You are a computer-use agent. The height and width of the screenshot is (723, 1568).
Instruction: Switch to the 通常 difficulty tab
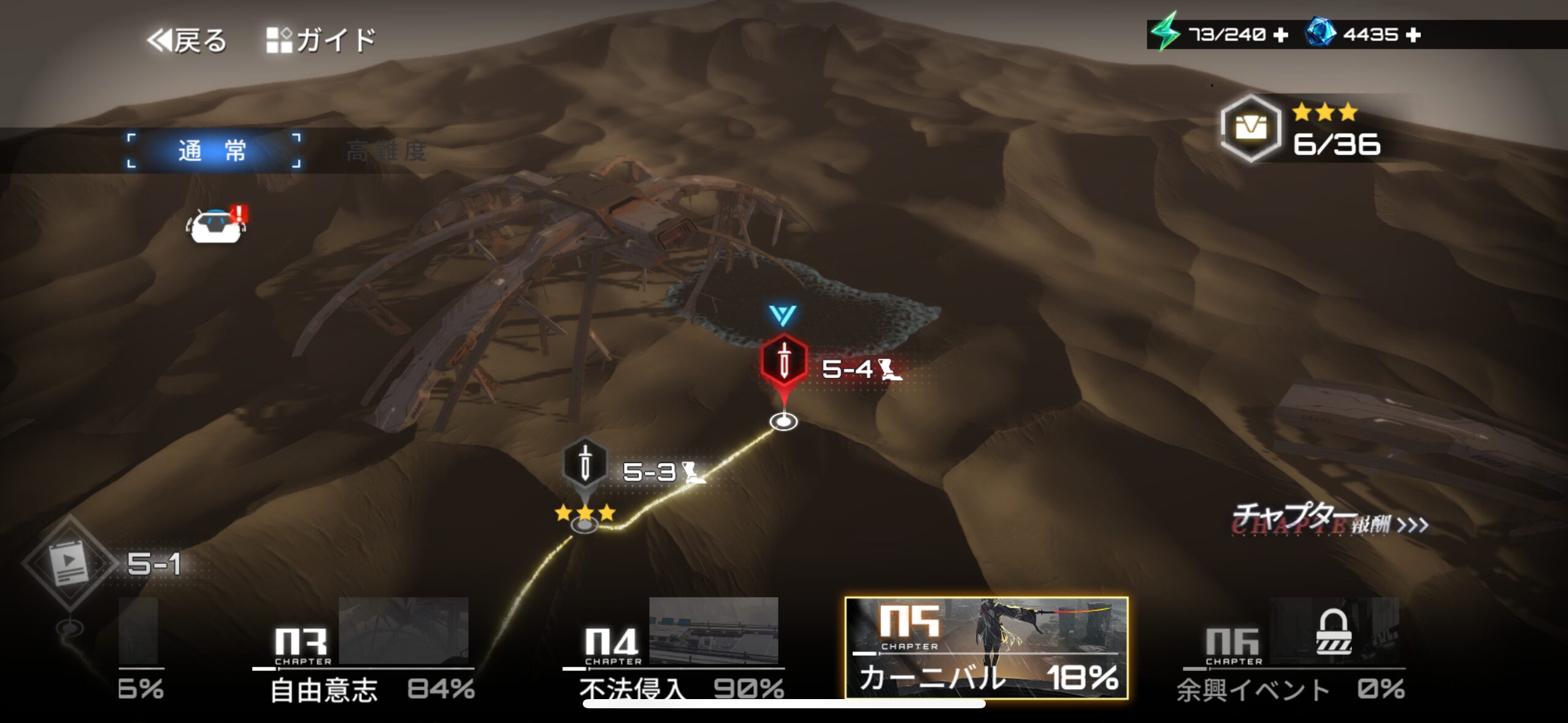213,150
